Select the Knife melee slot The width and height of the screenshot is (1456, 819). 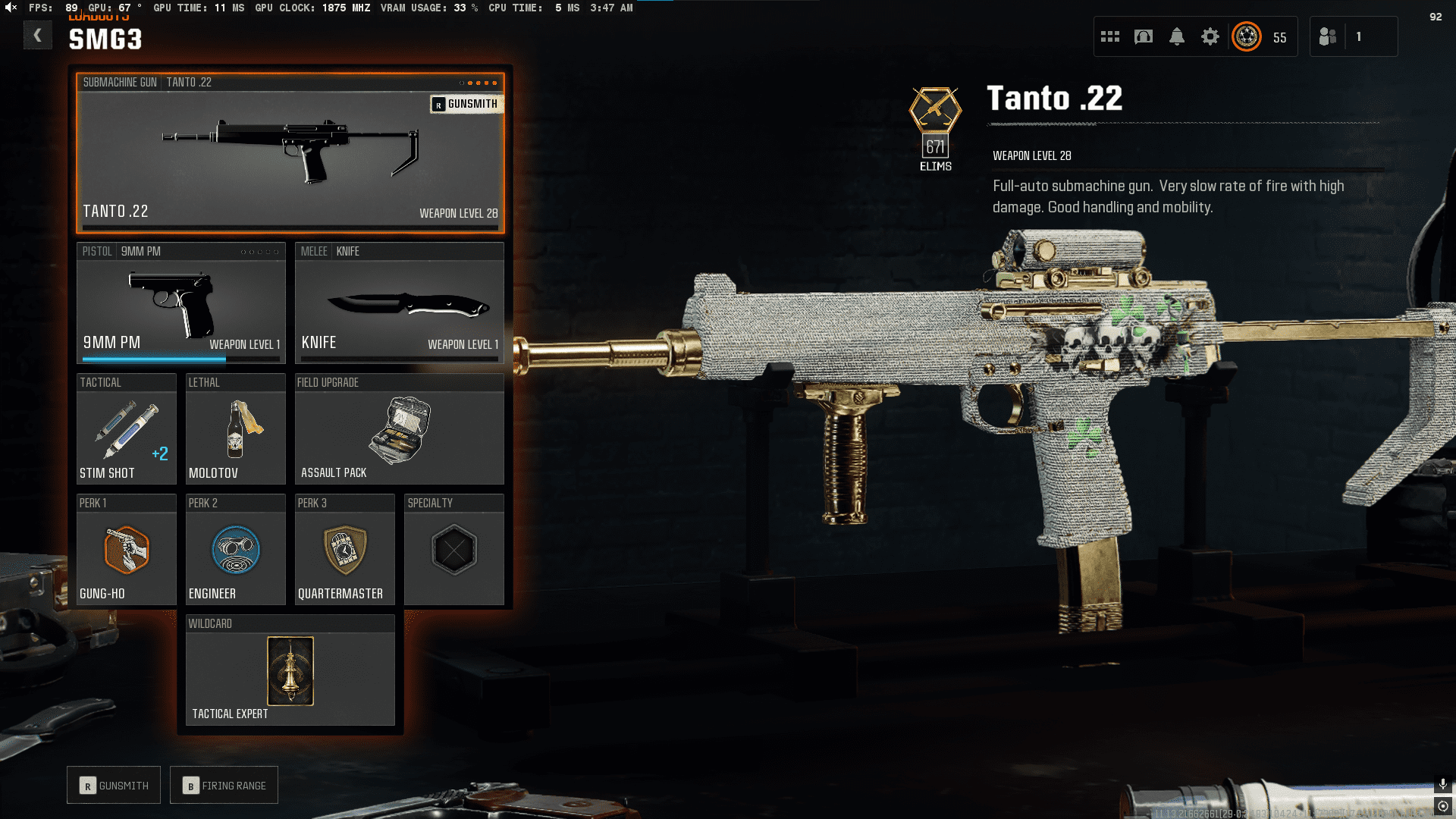[399, 303]
